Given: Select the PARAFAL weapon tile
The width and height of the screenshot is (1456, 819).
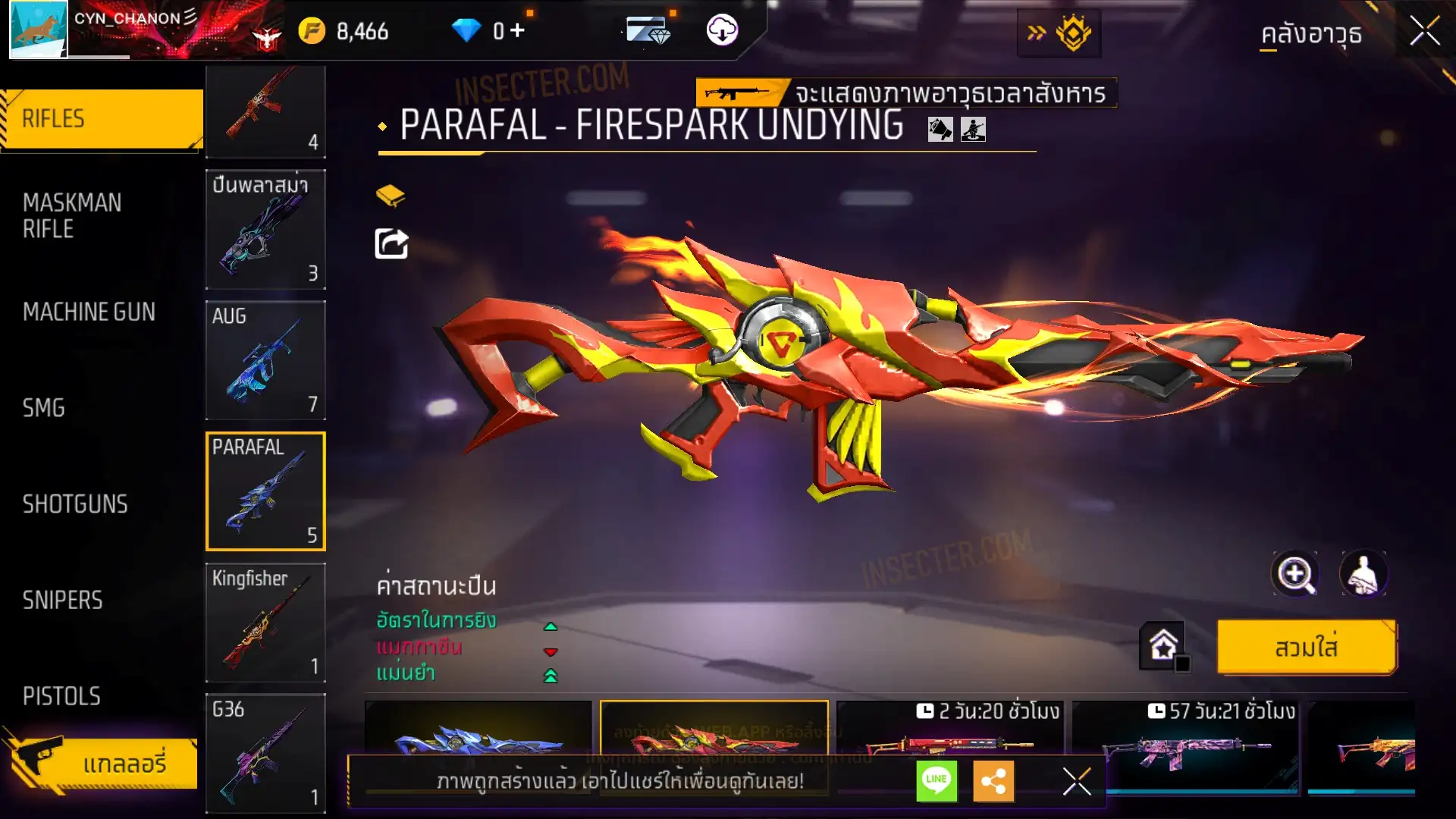Looking at the screenshot, I should (x=265, y=491).
